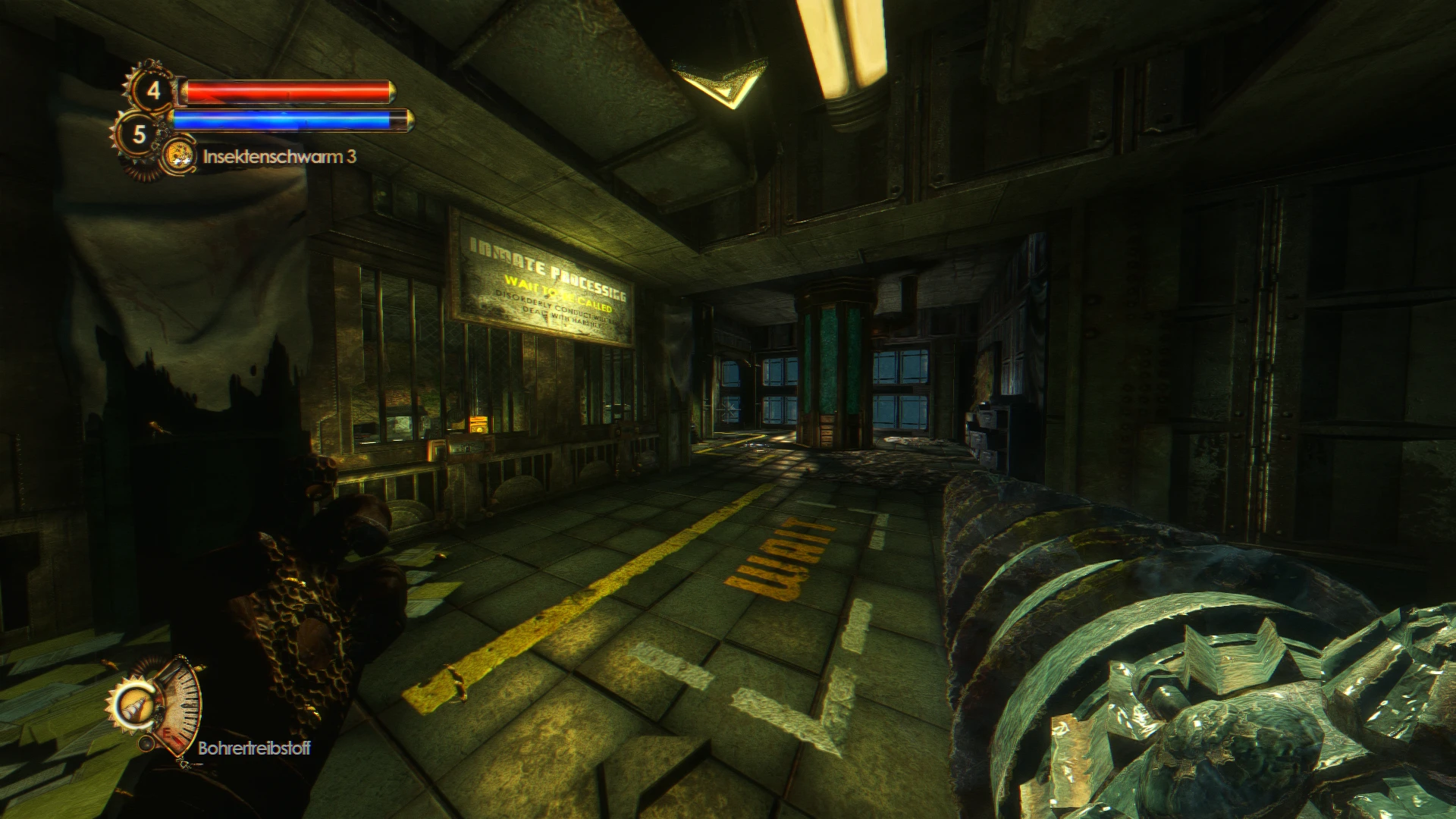Select the drill icon on the fuel meter
The width and height of the screenshot is (1456, 819).
pos(134,705)
